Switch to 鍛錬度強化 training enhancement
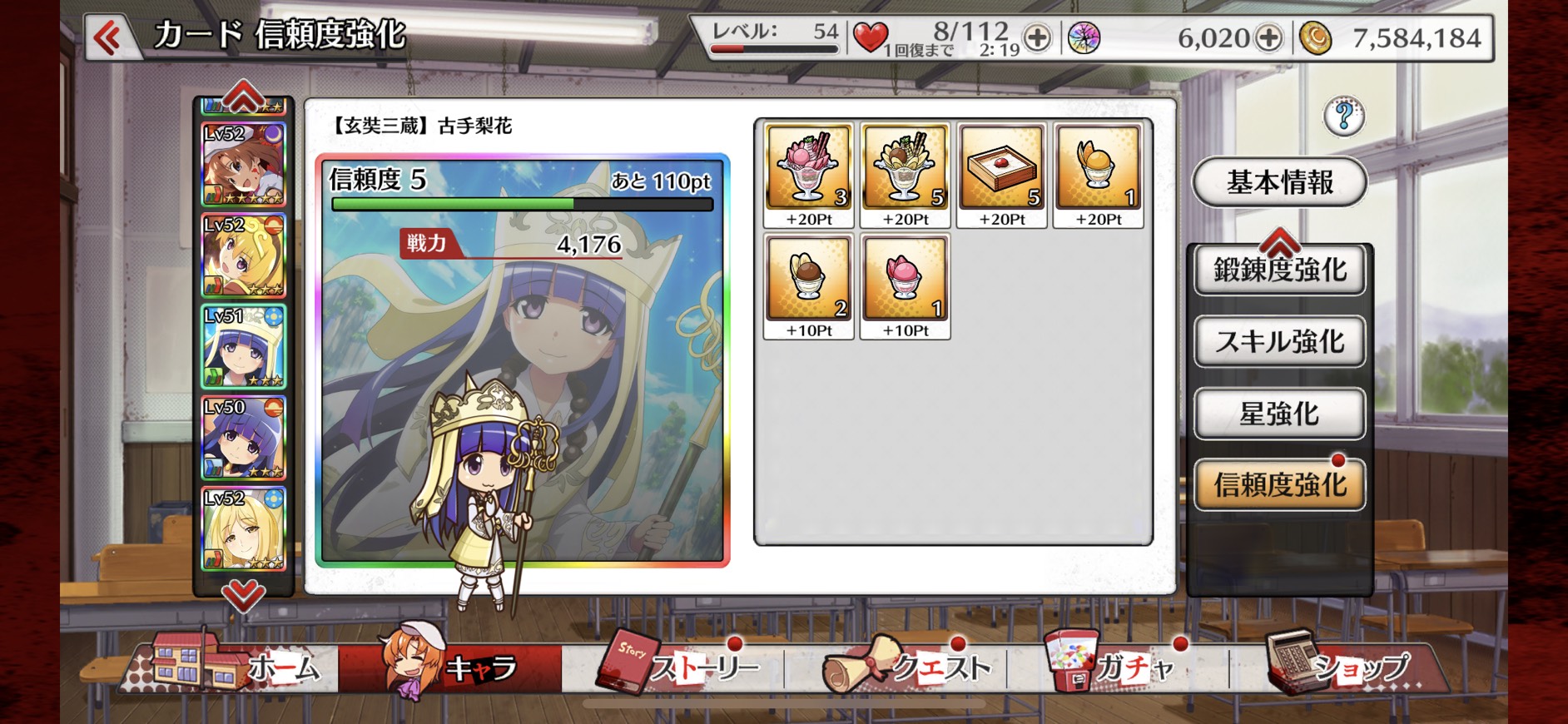The image size is (1568, 724). [1279, 270]
